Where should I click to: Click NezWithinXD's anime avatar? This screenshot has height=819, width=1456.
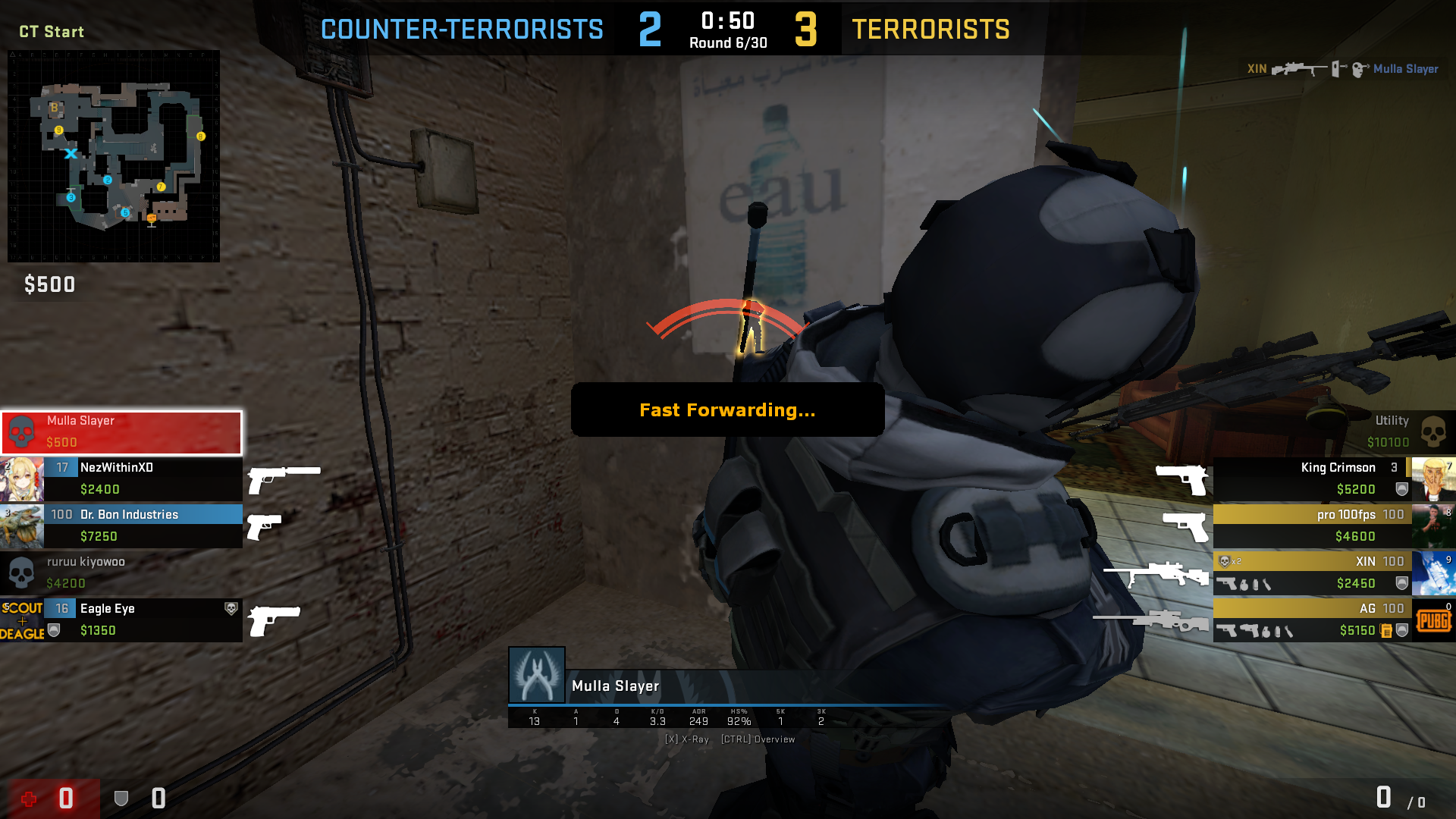pyautogui.click(x=22, y=479)
